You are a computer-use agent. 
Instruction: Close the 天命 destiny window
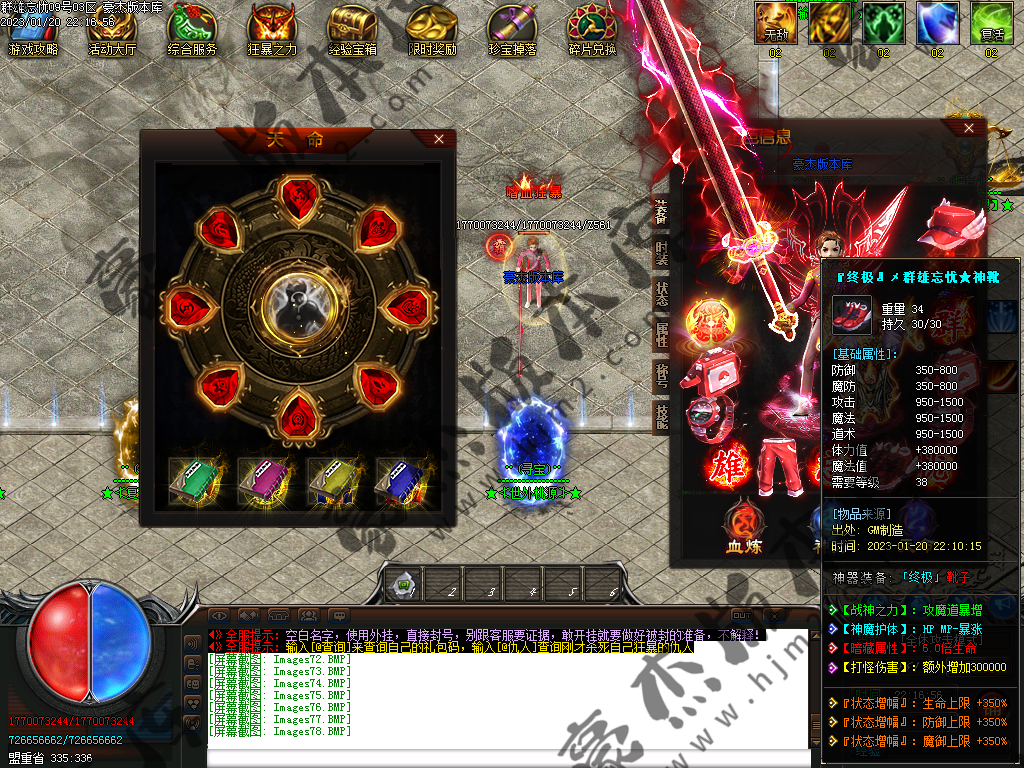click(439, 139)
